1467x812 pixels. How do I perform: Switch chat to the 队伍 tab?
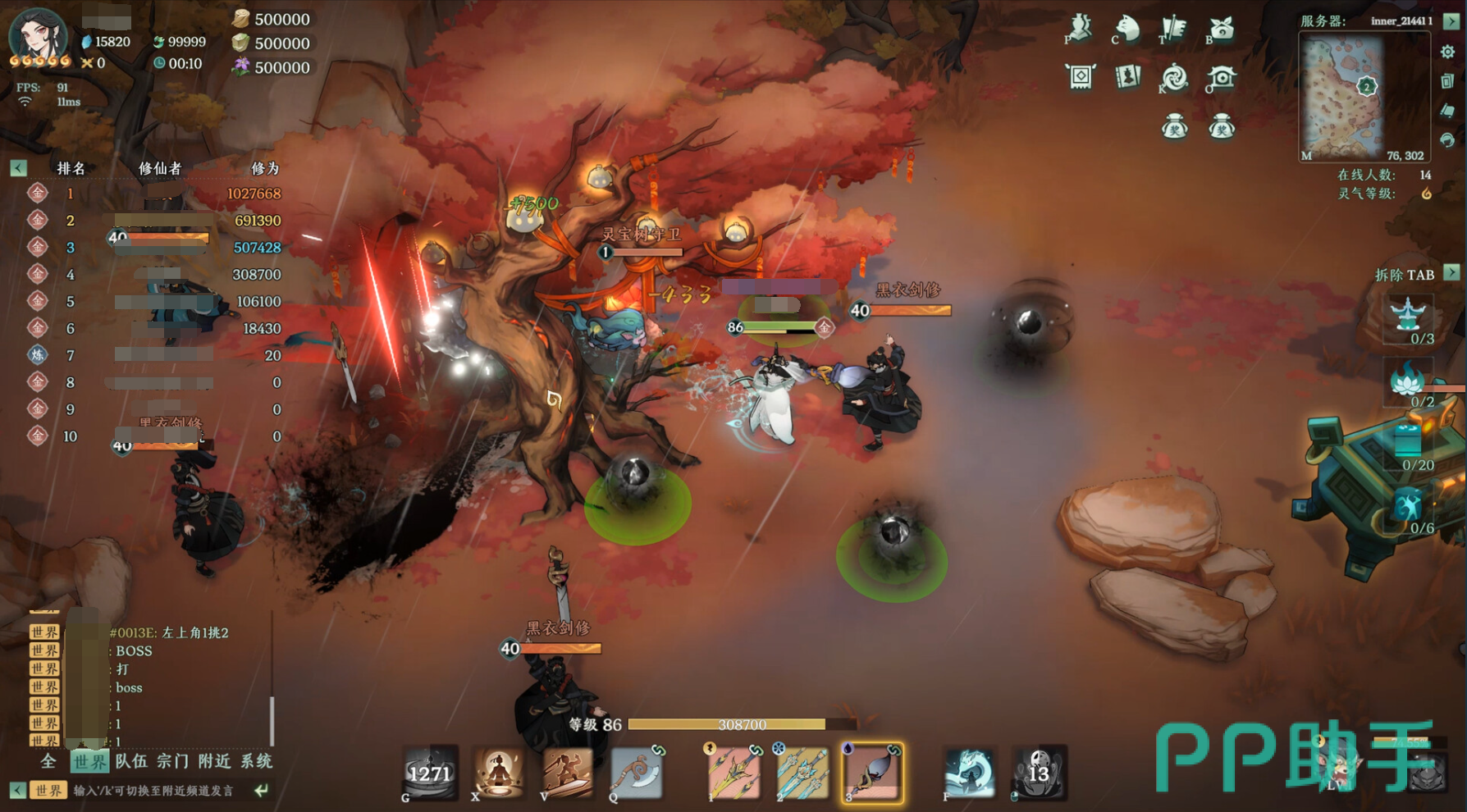pyautogui.click(x=131, y=761)
